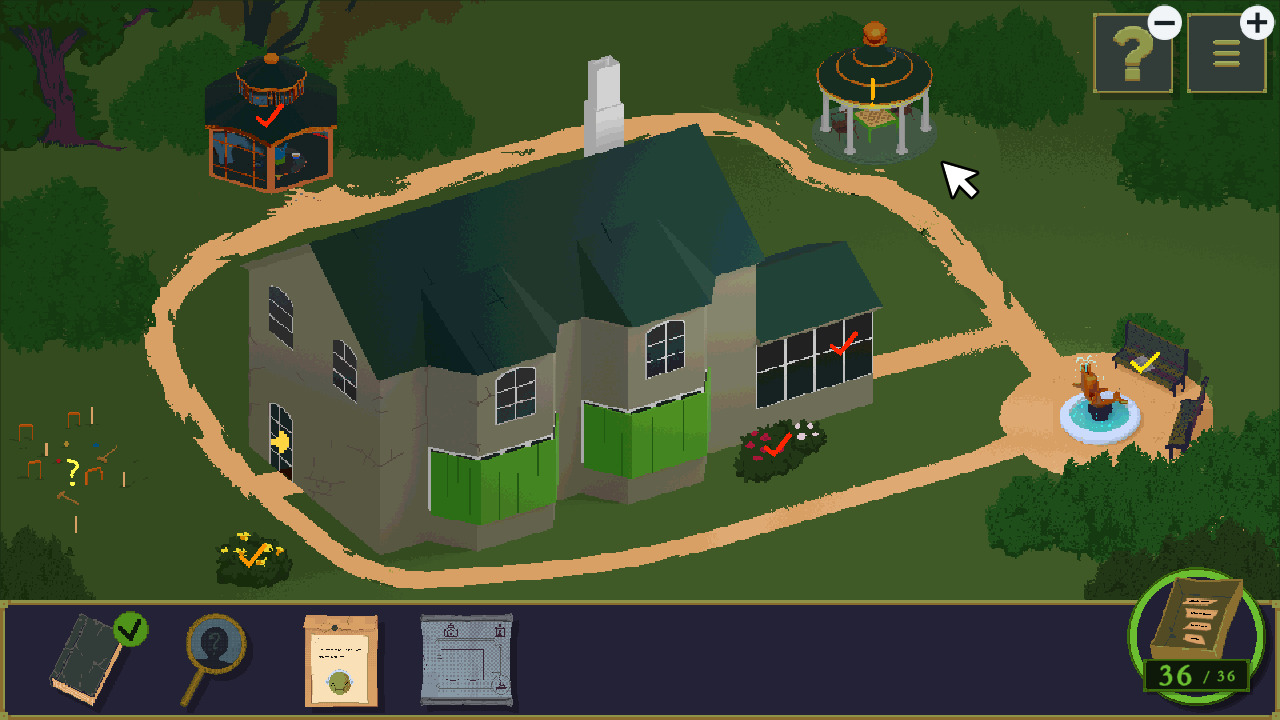This screenshot has height=720, width=1280.
Task: Open the hamburger game menu
Action: point(1225,55)
